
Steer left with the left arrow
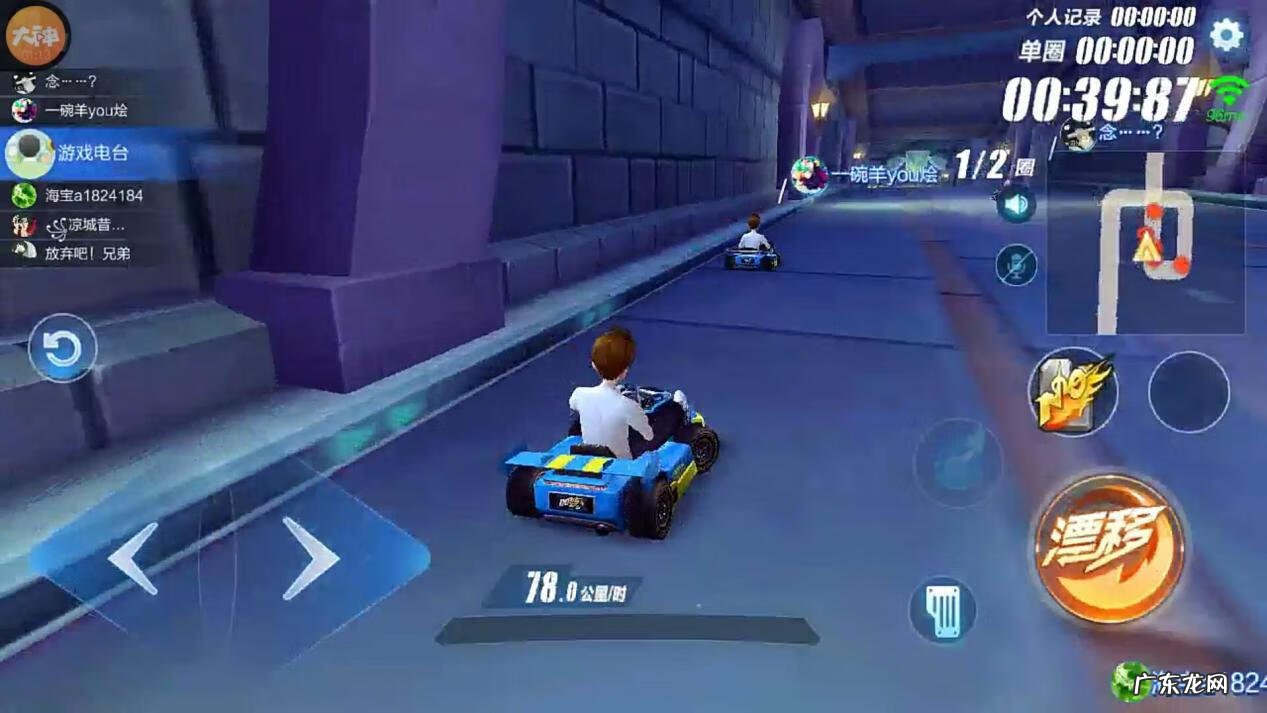pos(134,558)
